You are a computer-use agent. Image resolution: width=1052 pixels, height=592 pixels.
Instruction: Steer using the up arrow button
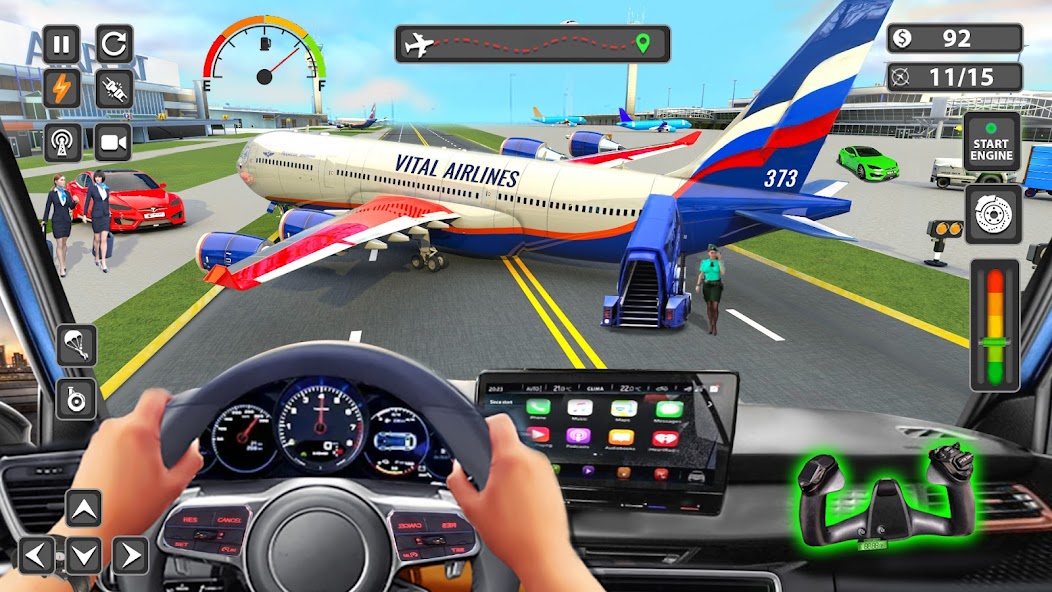84,508
